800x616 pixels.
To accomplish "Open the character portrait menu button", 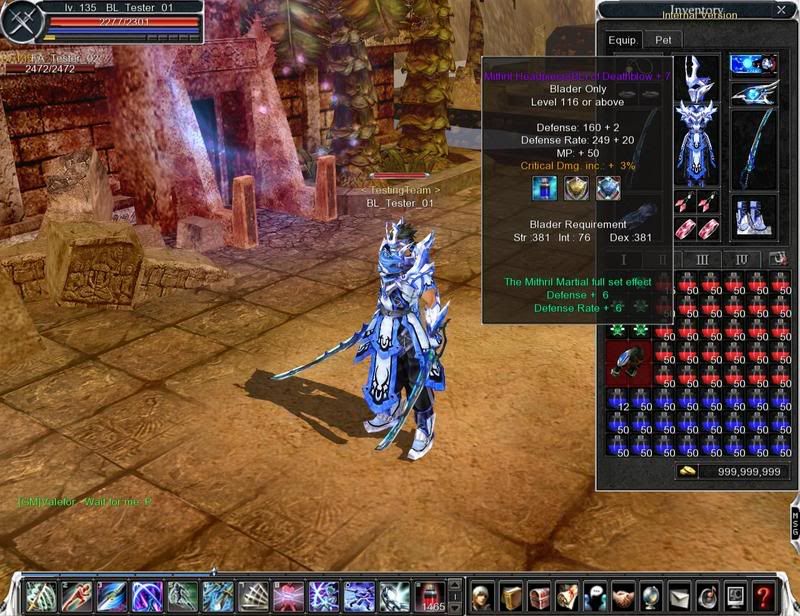I will (483, 596).
